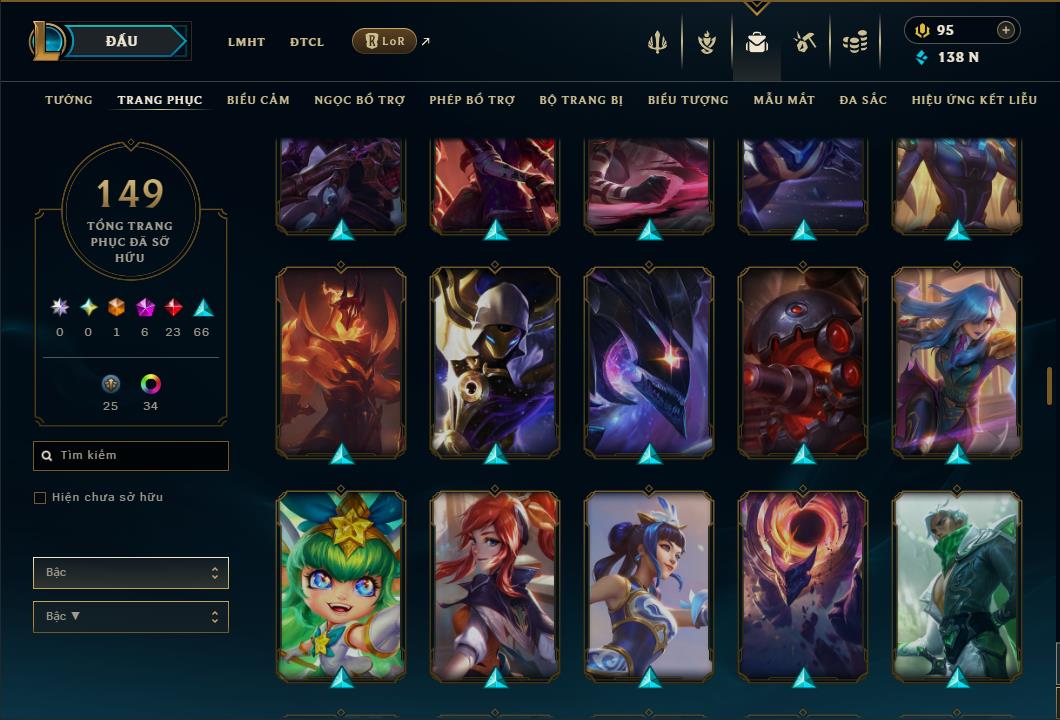Select the ĐA SẮC tab

(x=863, y=100)
